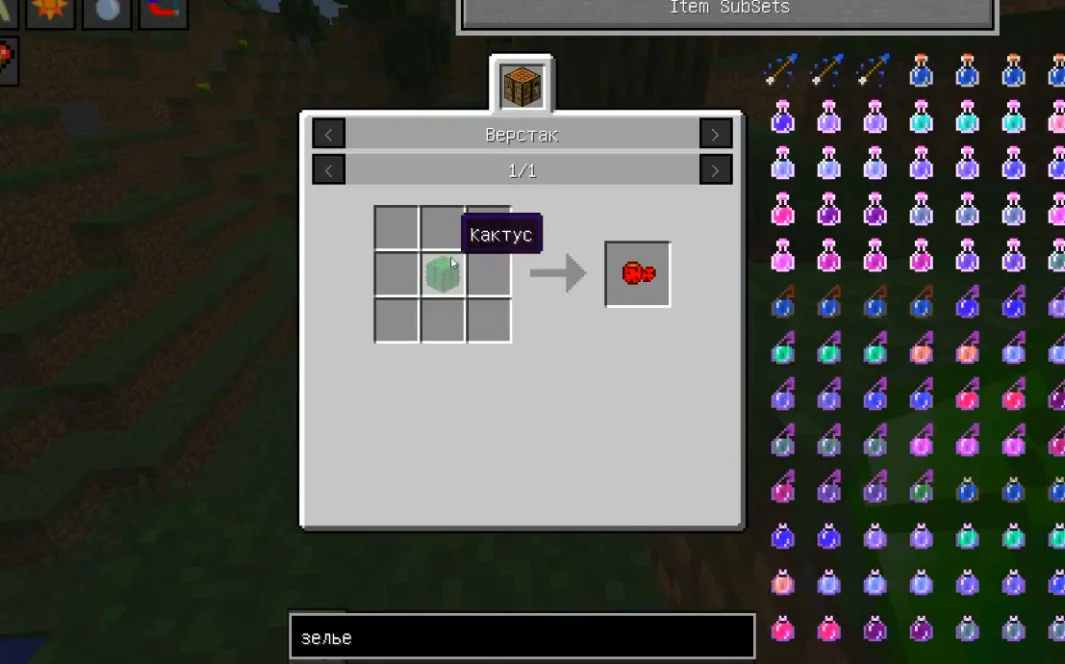
Task: Click the sun time-of-day icon
Action: tap(50, 11)
